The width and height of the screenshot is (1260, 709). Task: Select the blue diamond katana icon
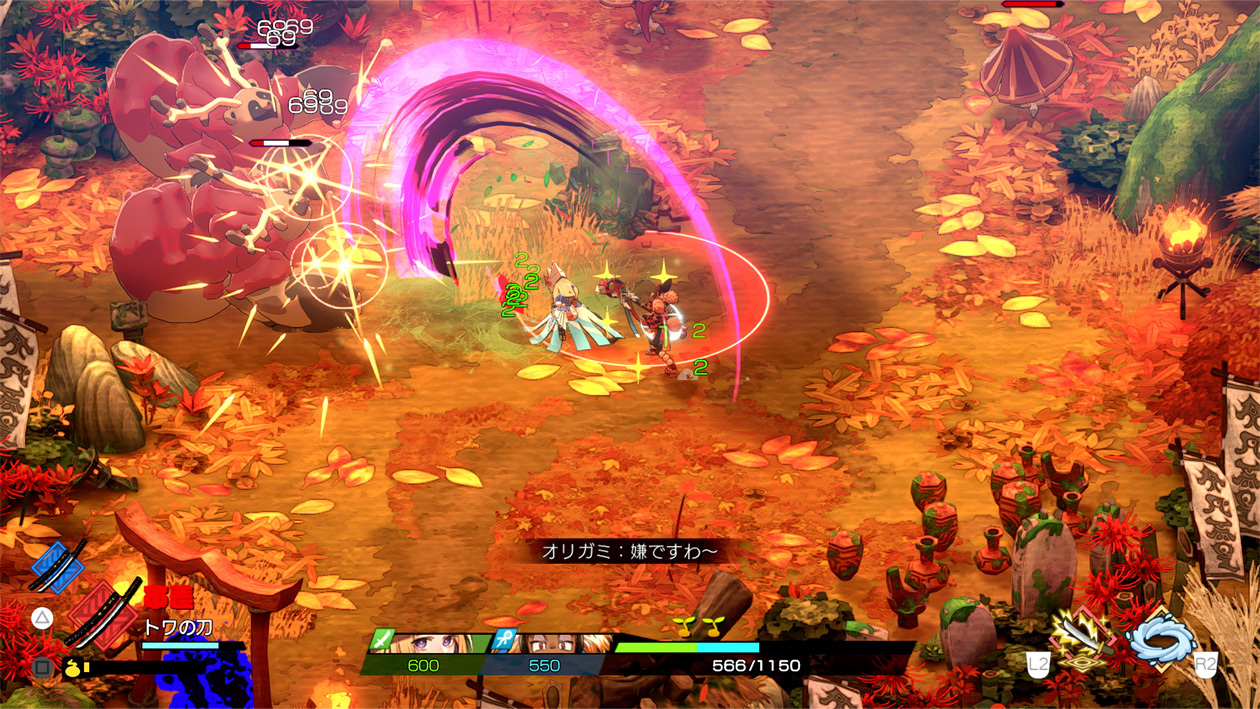tap(57, 567)
